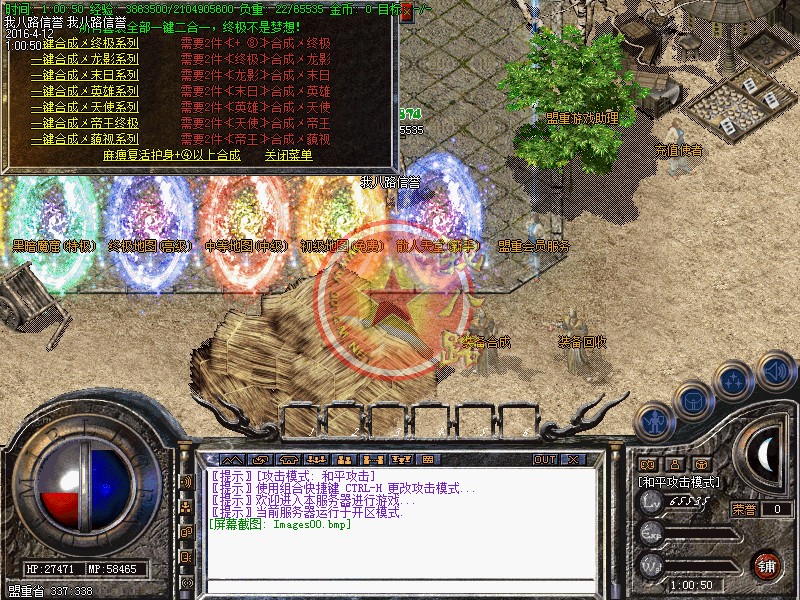Open the skills round button beside the speaker
This screenshot has height=600, width=800.
click(734, 380)
